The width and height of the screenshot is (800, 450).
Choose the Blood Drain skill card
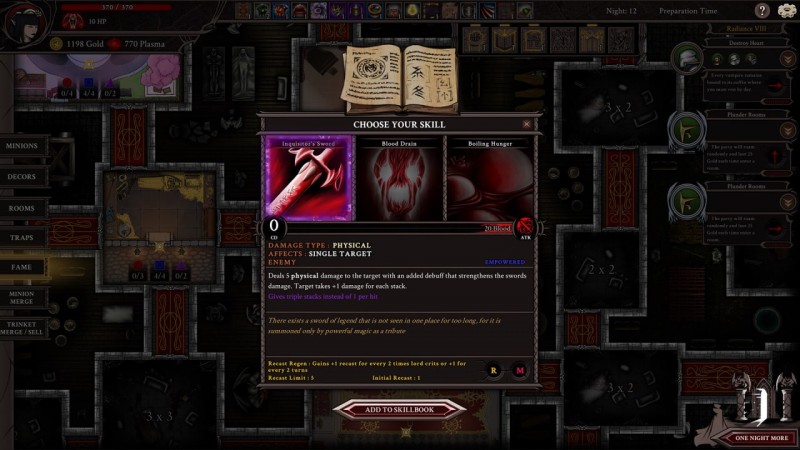[x=399, y=182]
